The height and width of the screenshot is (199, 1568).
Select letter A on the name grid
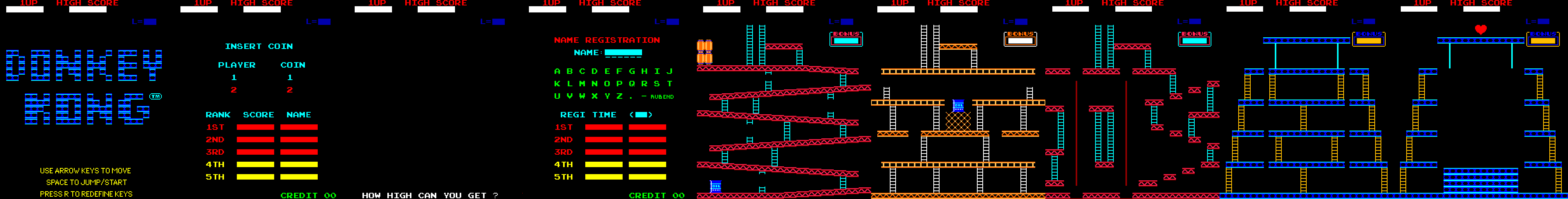click(x=557, y=71)
